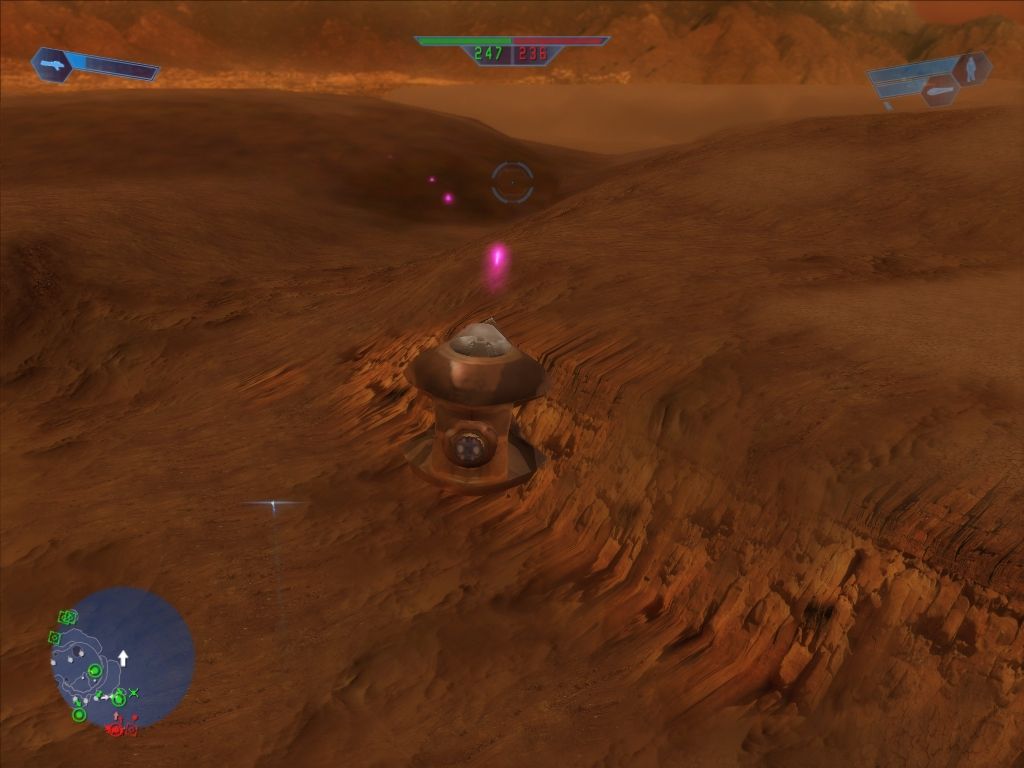
Task: Click the green X marker on the minimap
Action: pyautogui.click(x=134, y=692)
